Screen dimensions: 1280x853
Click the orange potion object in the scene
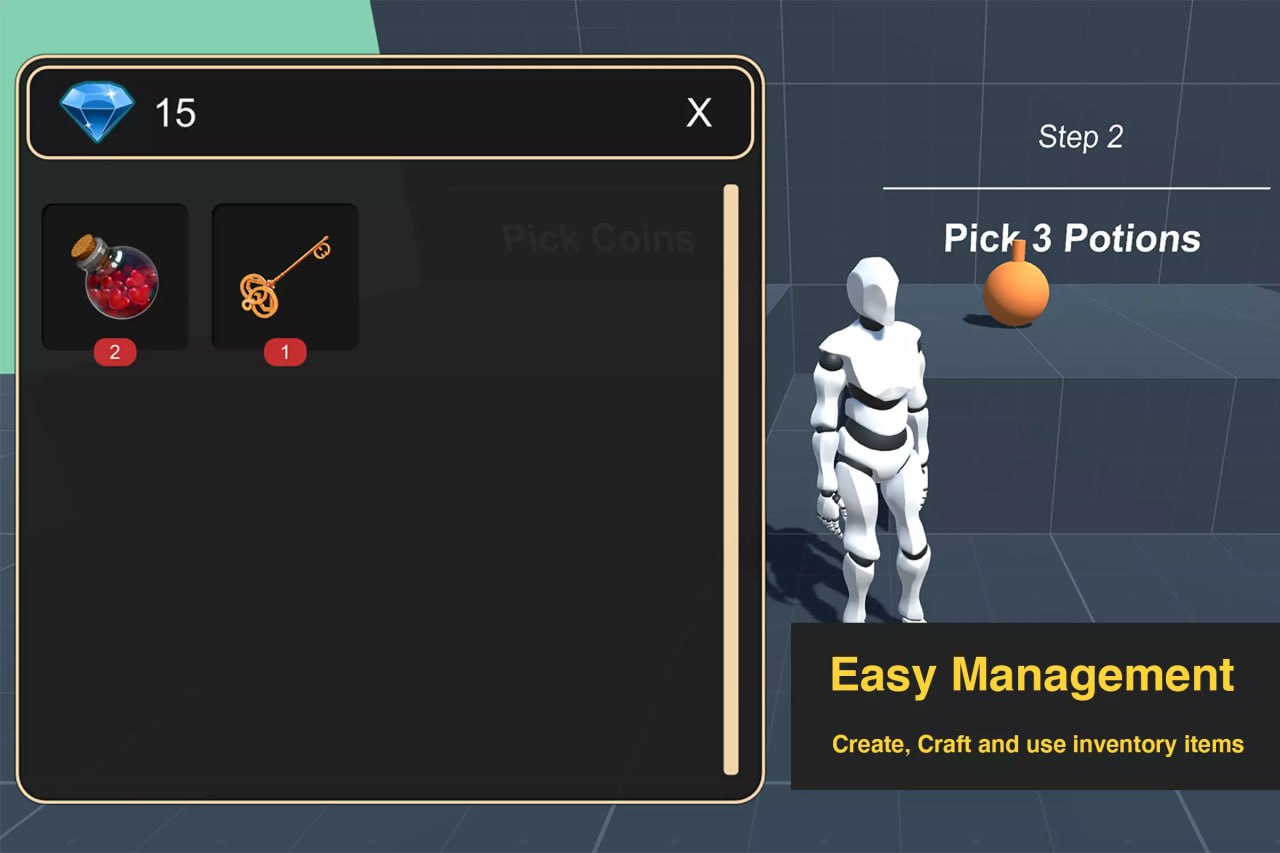[x=1017, y=295]
